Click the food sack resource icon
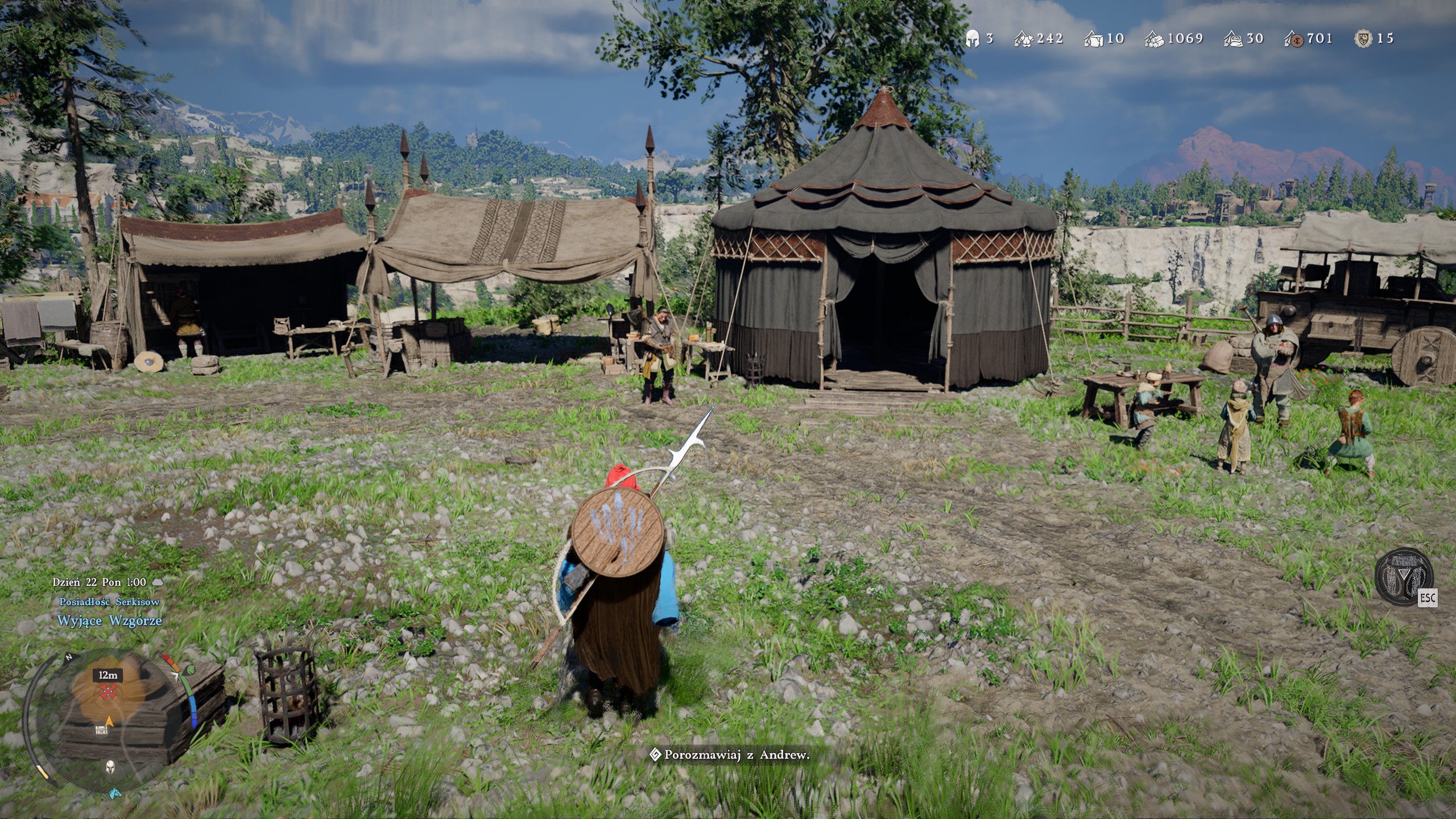 click(x=1233, y=39)
